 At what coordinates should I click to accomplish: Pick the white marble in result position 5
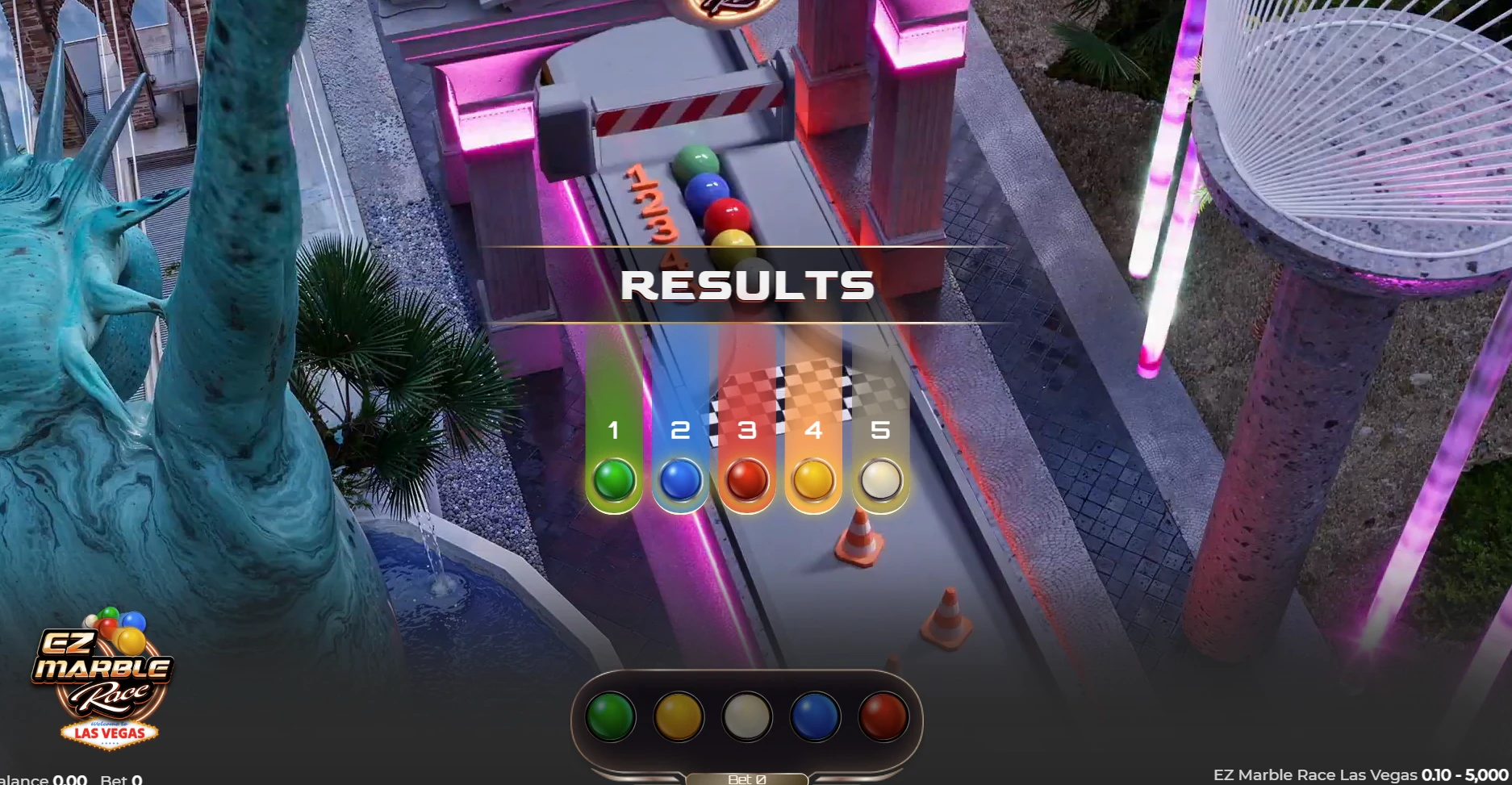click(879, 482)
